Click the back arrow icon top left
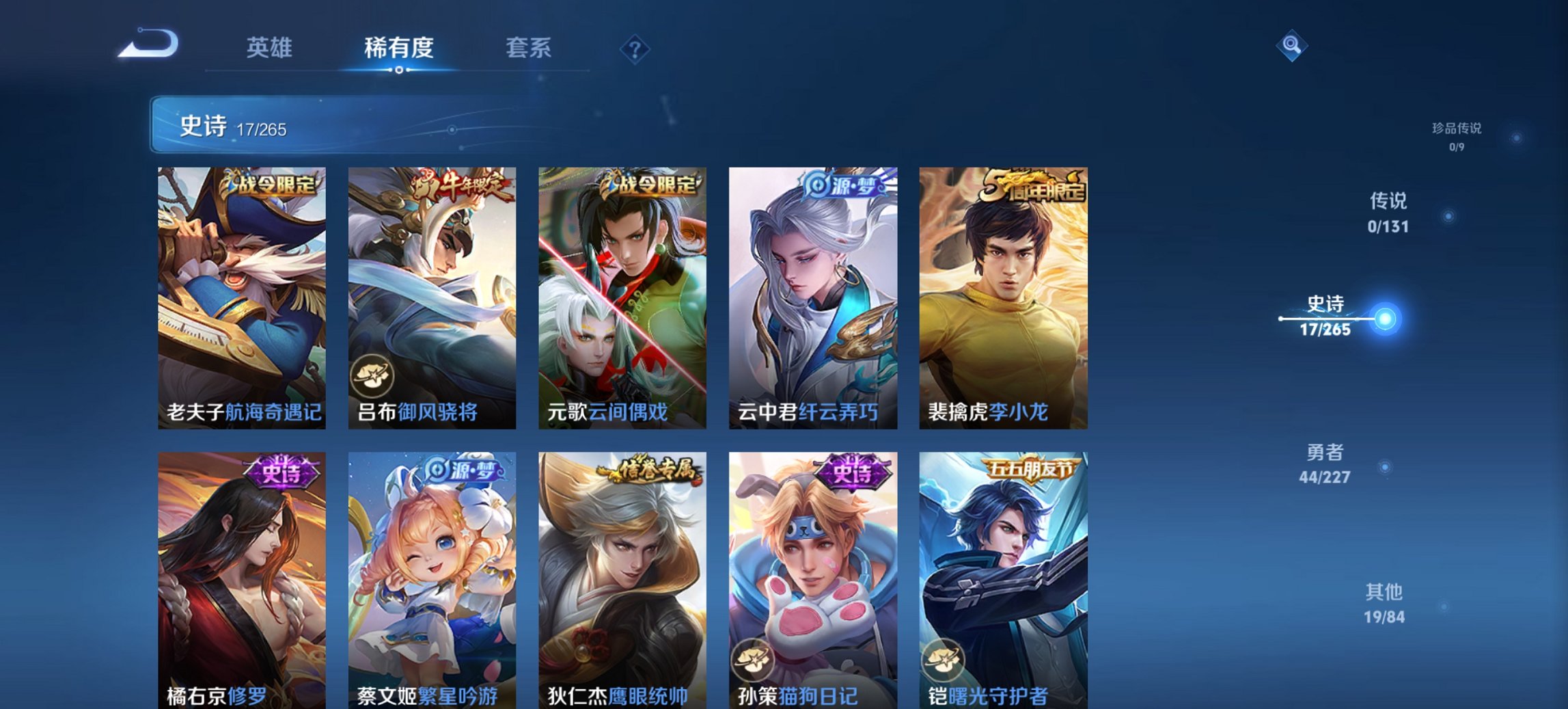Image resolution: width=1568 pixels, height=709 pixels. (147, 43)
